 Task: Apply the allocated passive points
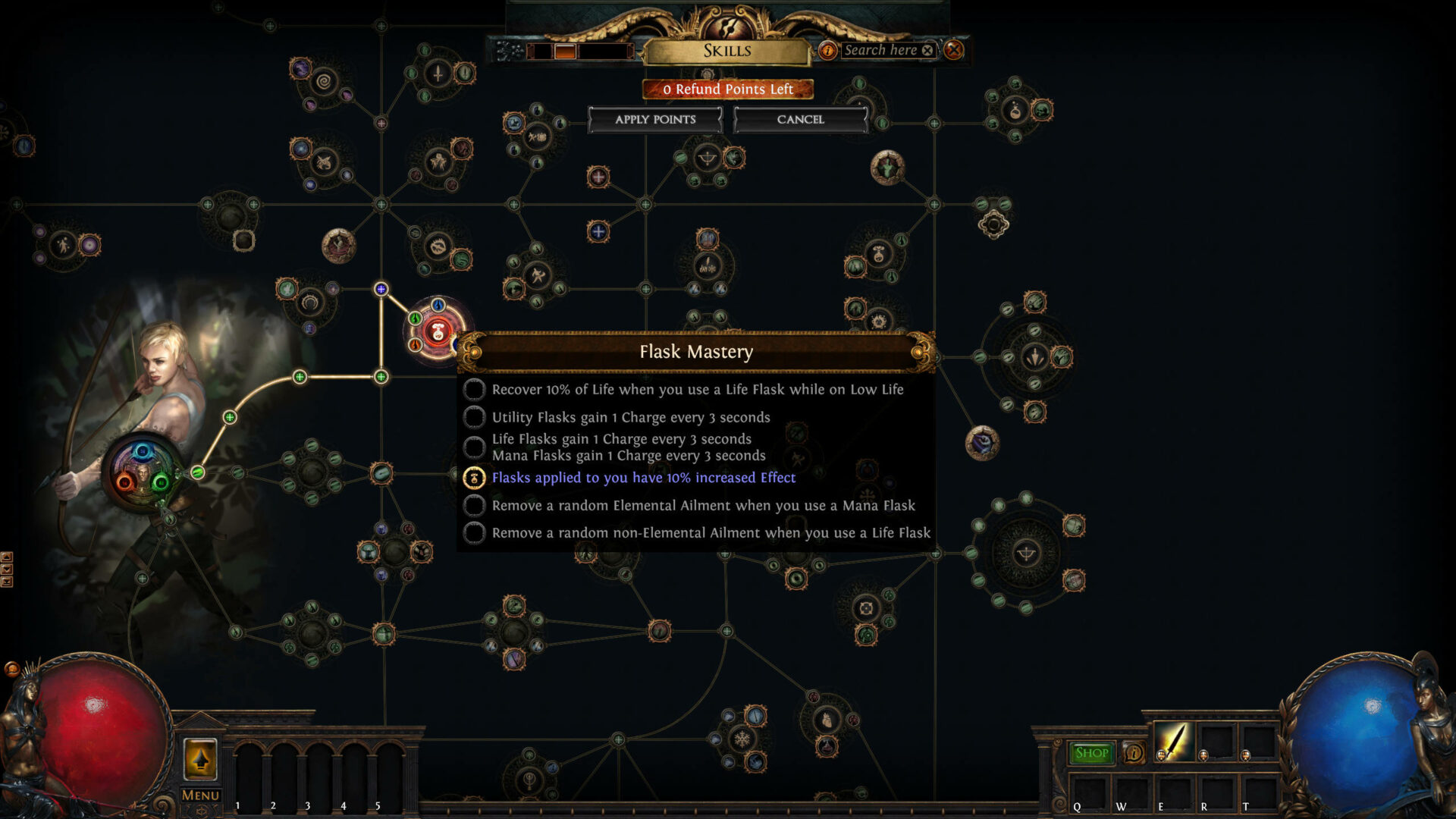655,120
